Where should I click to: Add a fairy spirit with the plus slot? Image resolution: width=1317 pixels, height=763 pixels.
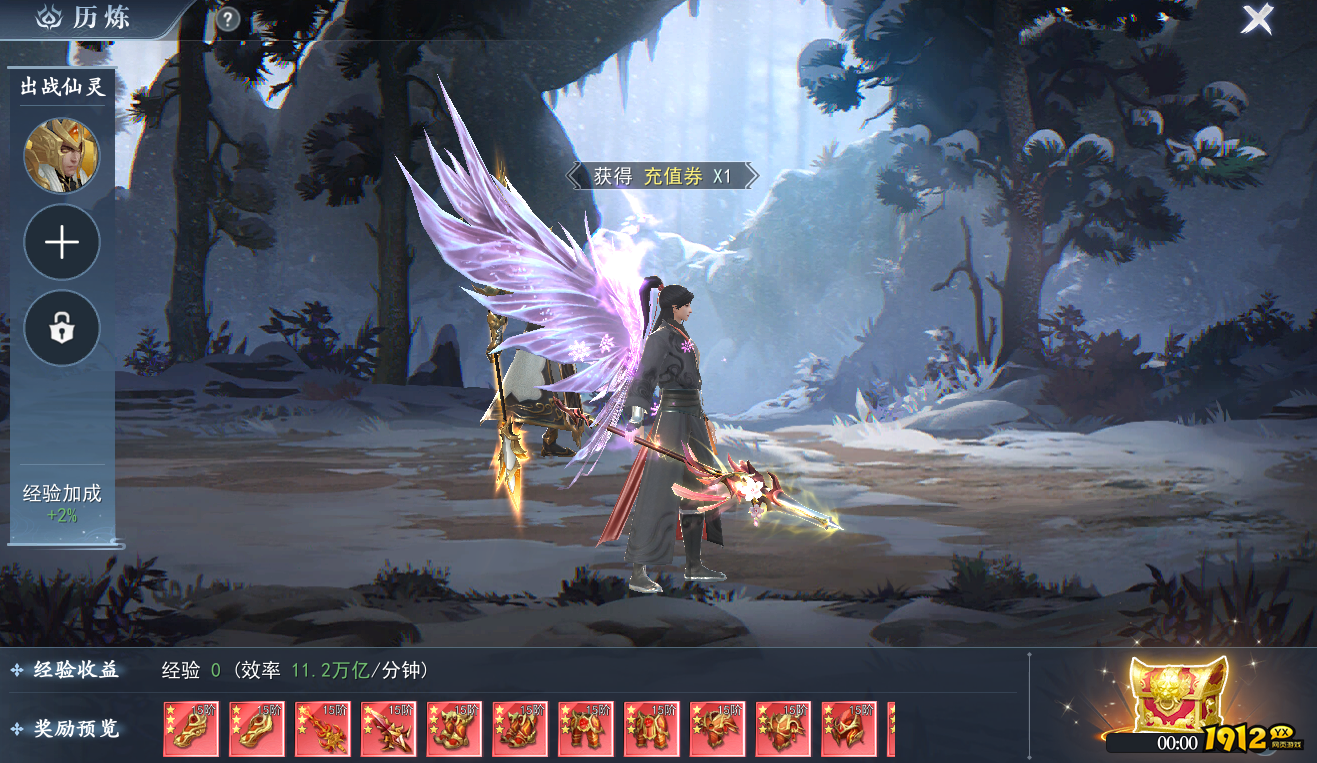[x=62, y=242]
